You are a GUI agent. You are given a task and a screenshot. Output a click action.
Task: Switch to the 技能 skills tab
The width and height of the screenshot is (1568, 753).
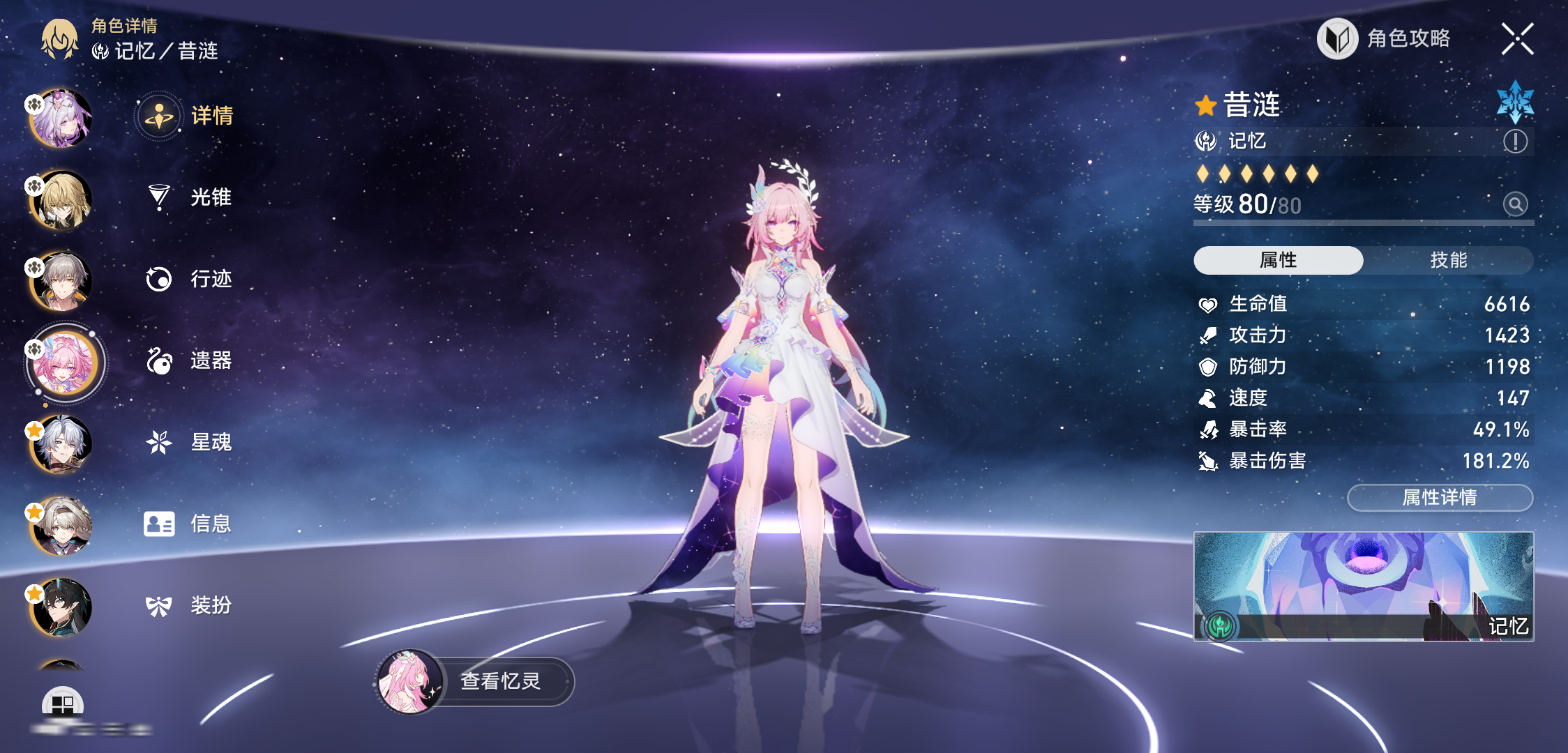pyautogui.click(x=1448, y=260)
